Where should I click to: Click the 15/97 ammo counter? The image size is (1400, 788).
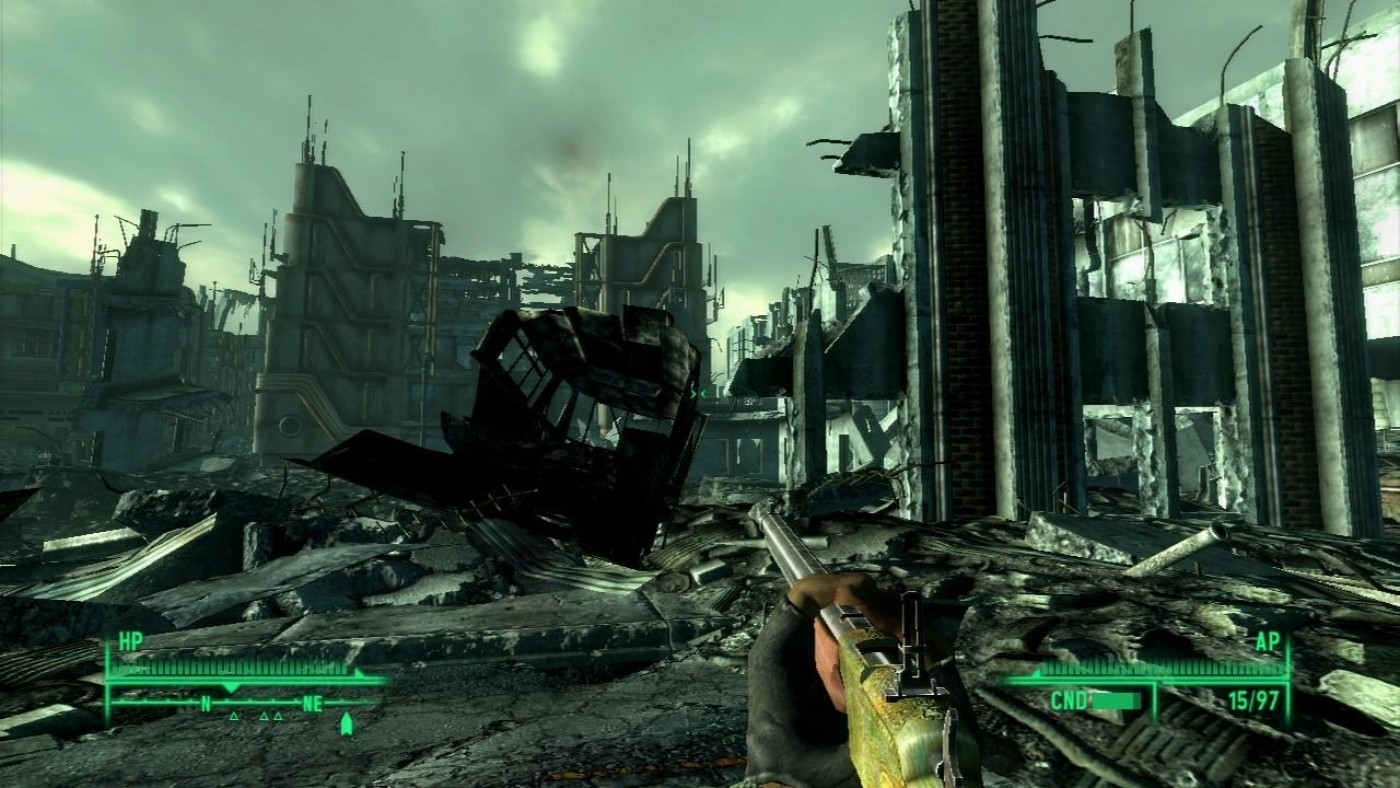tap(1254, 701)
